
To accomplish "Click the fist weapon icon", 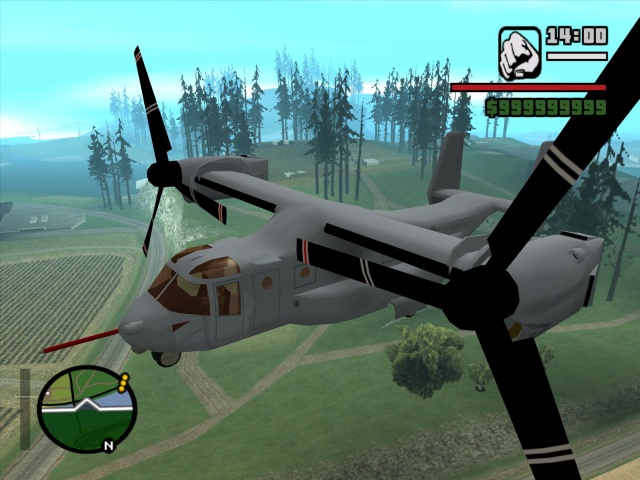I will coord(519,53).
